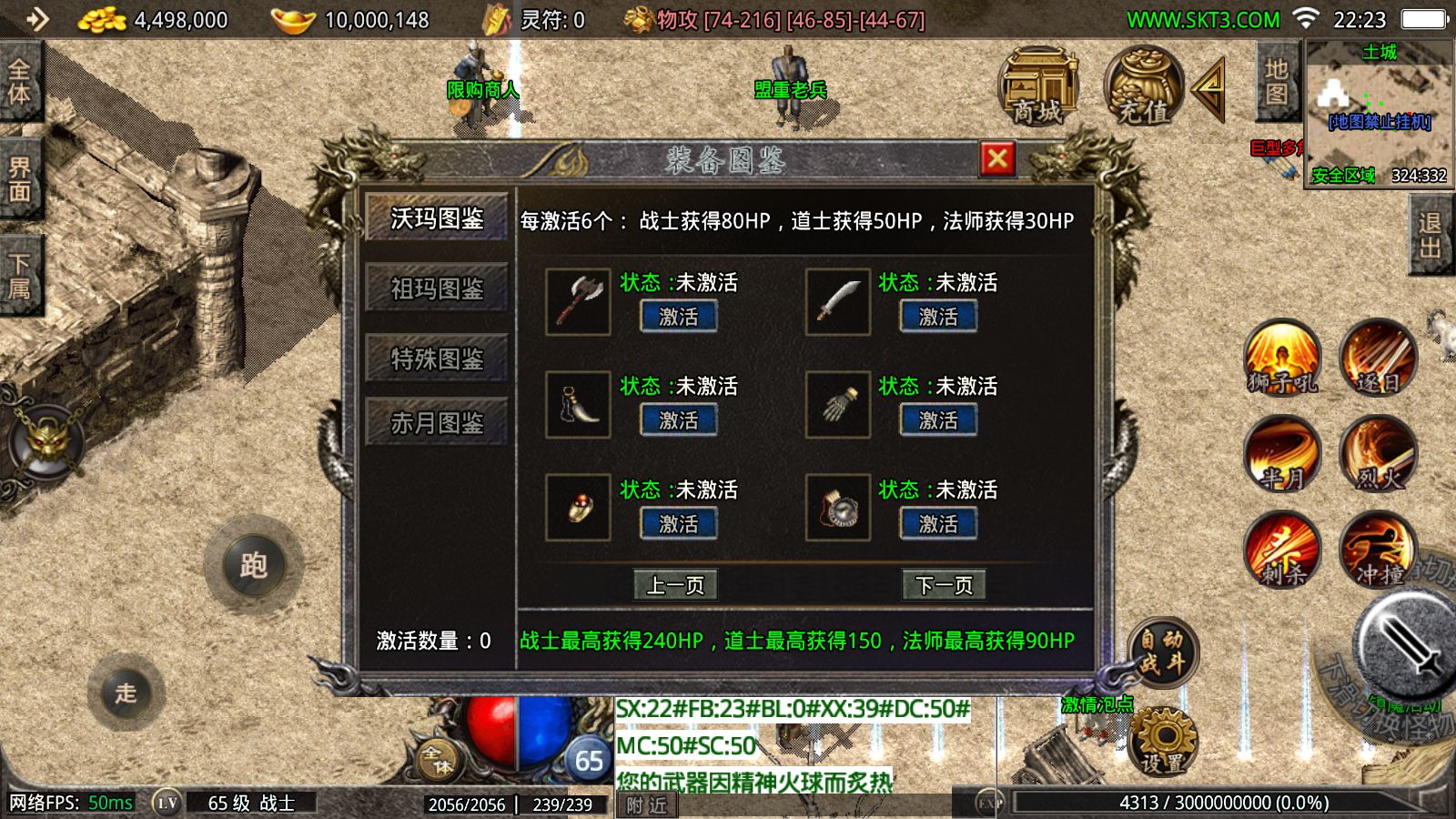Activate (激活) the axe equipment
Image resolution: width=1456 pixels, height=819 pixels.
pyautogui.click(x=678, y=316)
